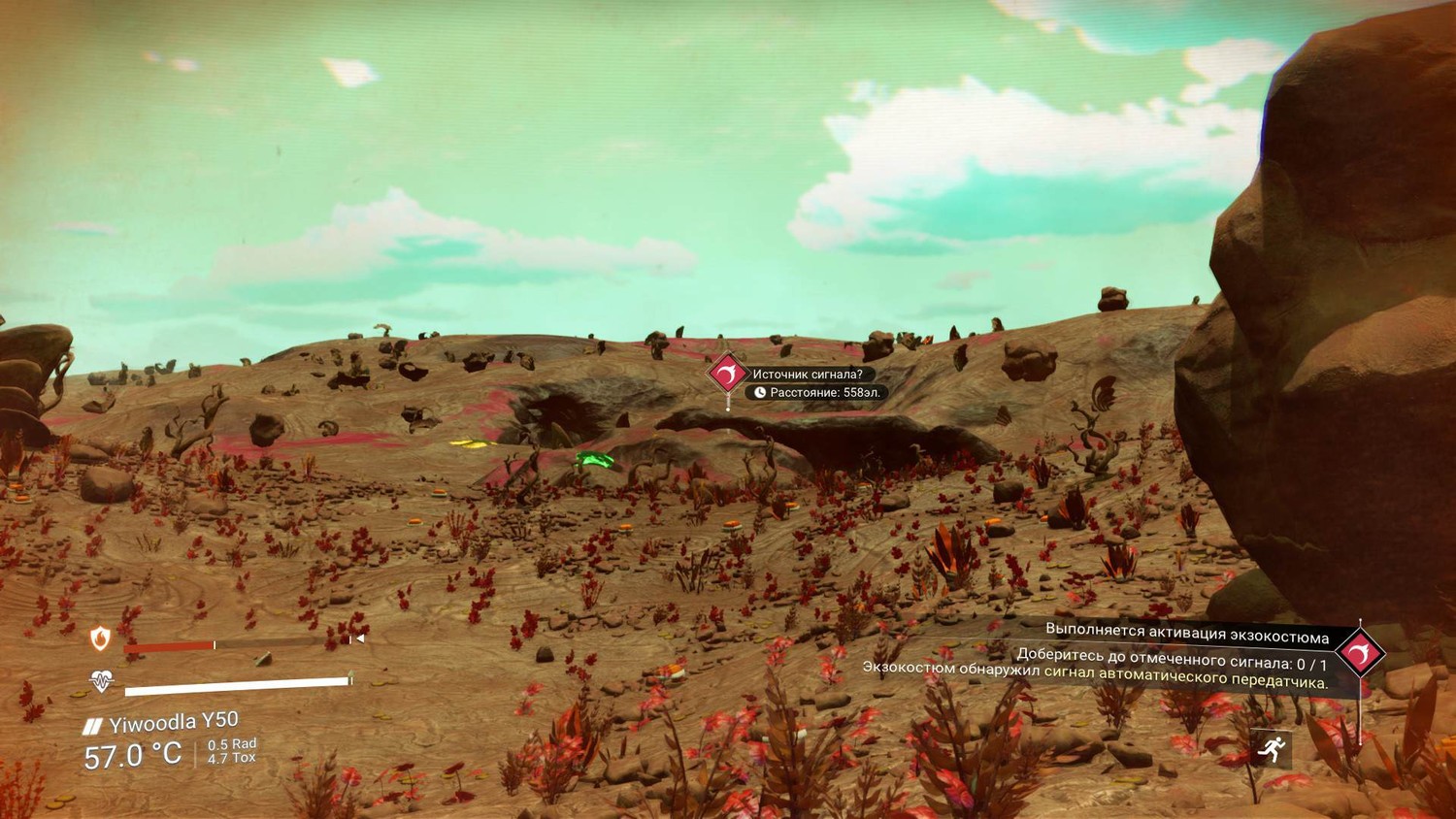The image size is (1456, 819).
Task: Click the hazard protection shield icon
Action: click(101, 638)
